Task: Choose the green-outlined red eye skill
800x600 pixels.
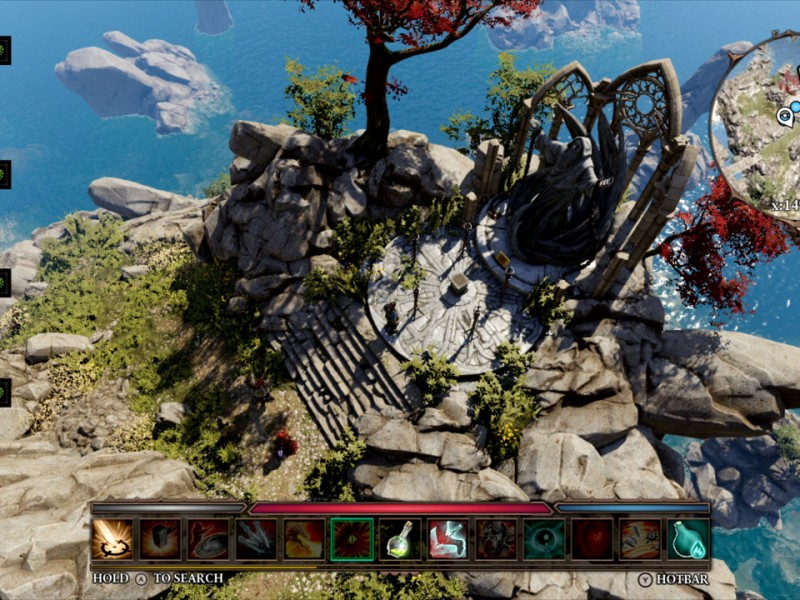Action: coord(352,539)
